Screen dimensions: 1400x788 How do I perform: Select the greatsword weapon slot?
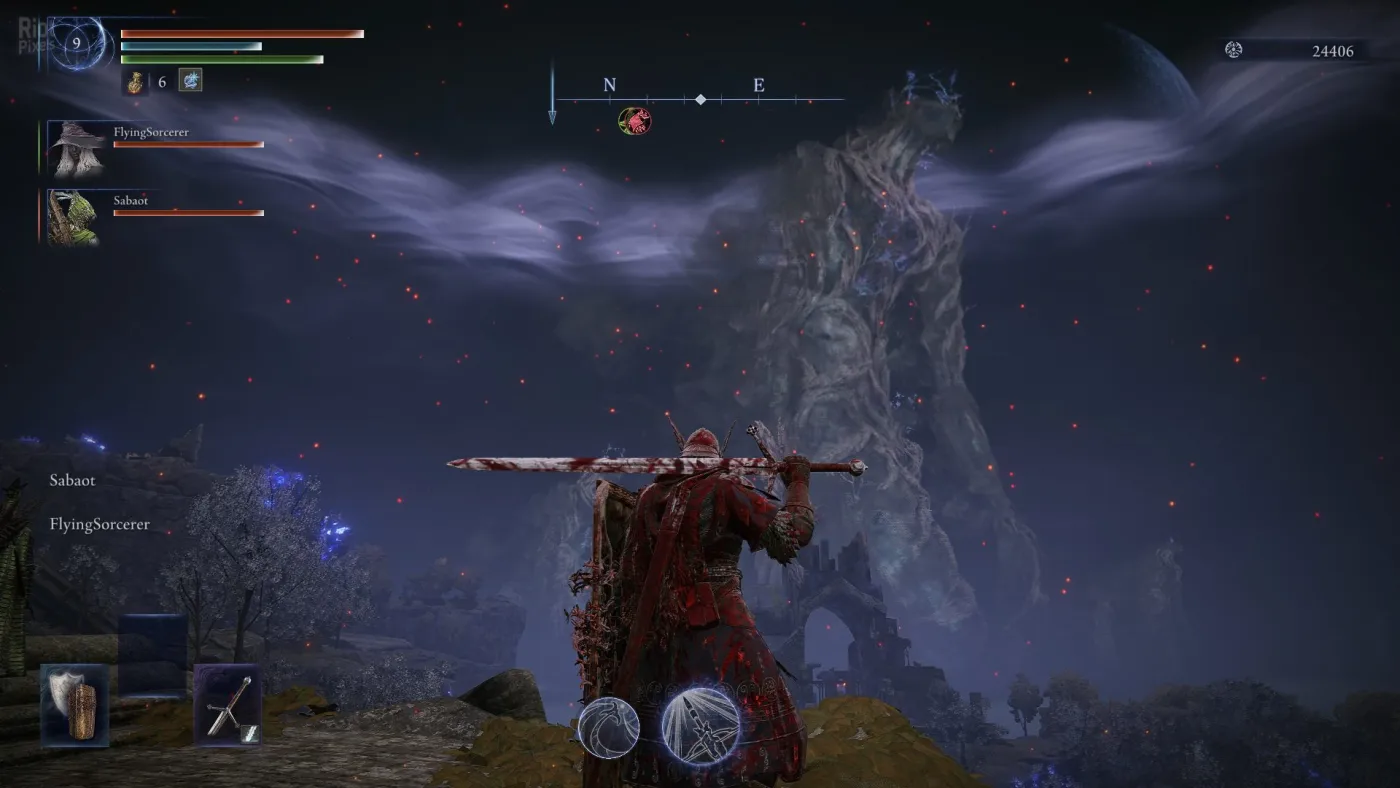point(228,706)
